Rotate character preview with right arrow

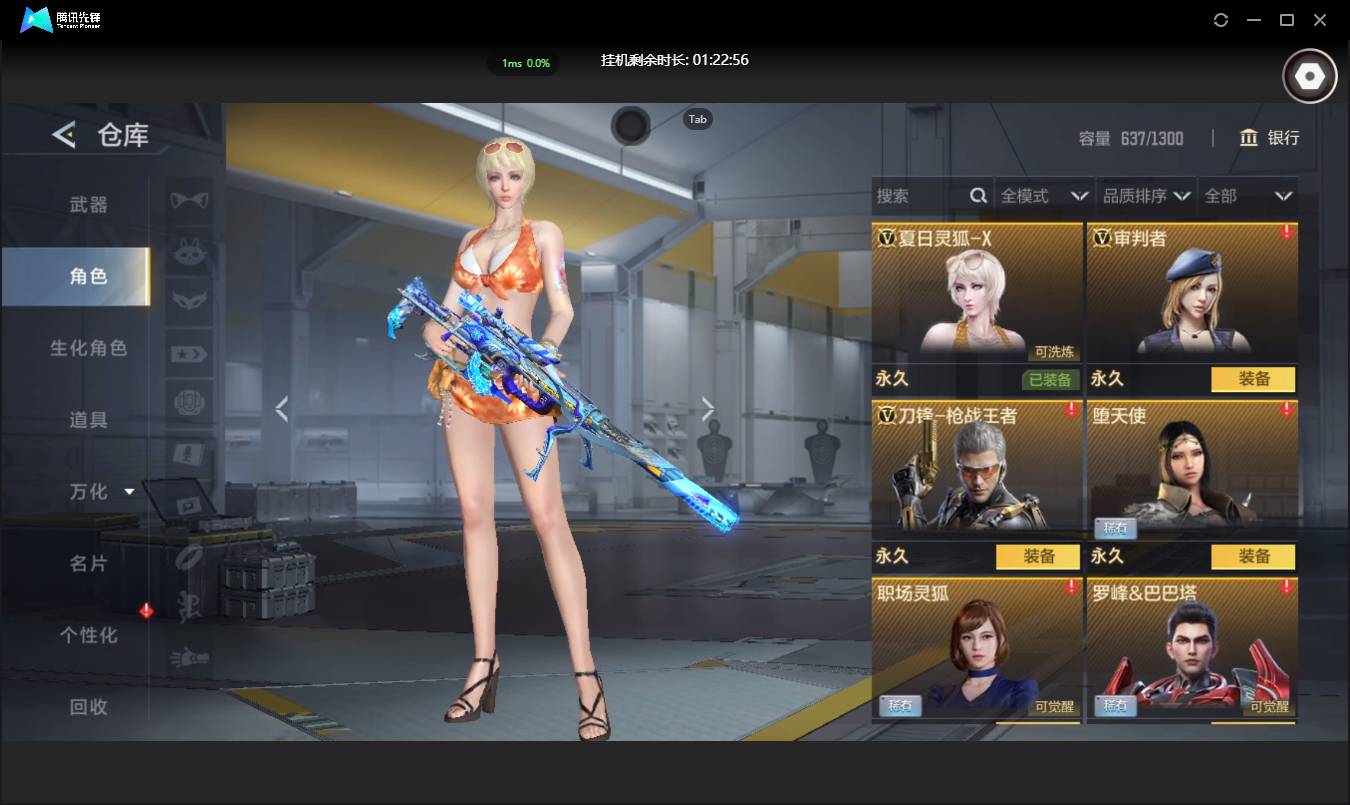coord(708,408)
